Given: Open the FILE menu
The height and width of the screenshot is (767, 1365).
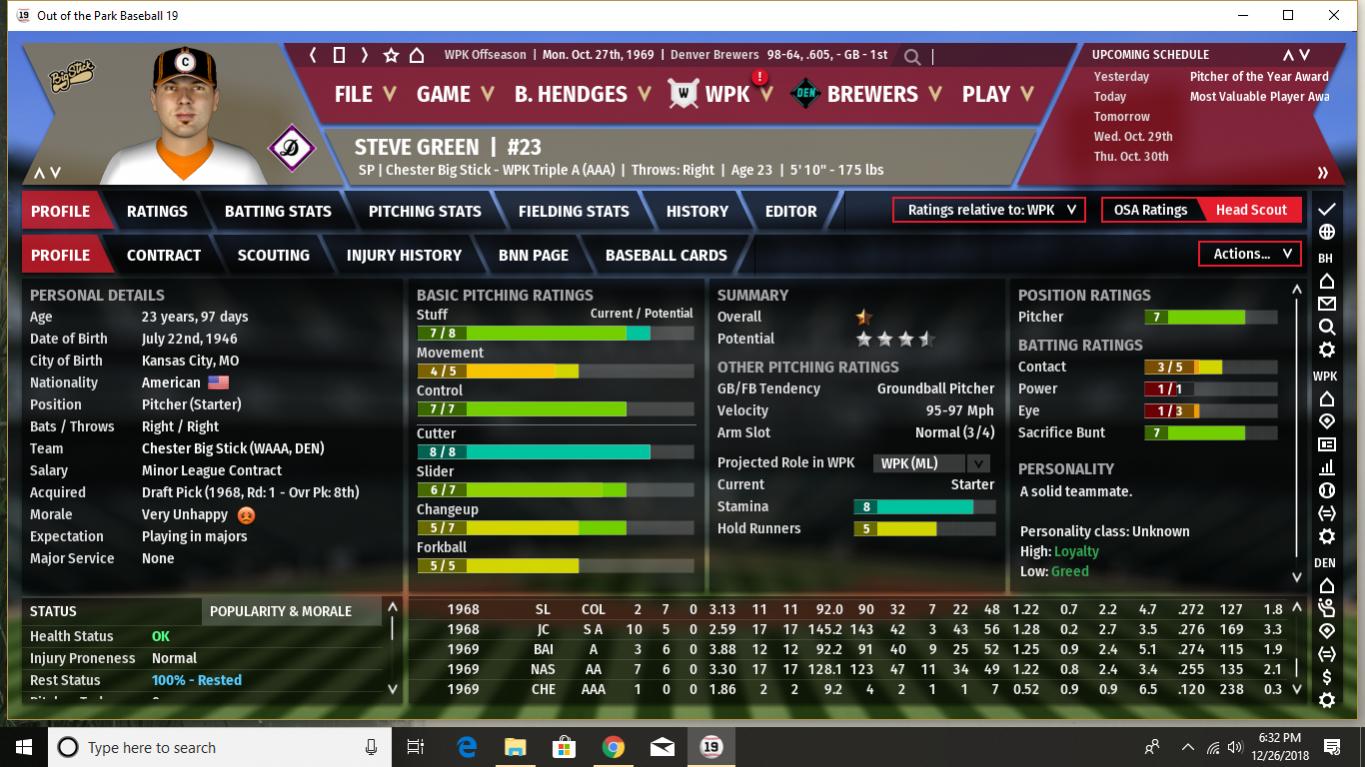Looking at the screenshot, I should click(x=364, y=94).
